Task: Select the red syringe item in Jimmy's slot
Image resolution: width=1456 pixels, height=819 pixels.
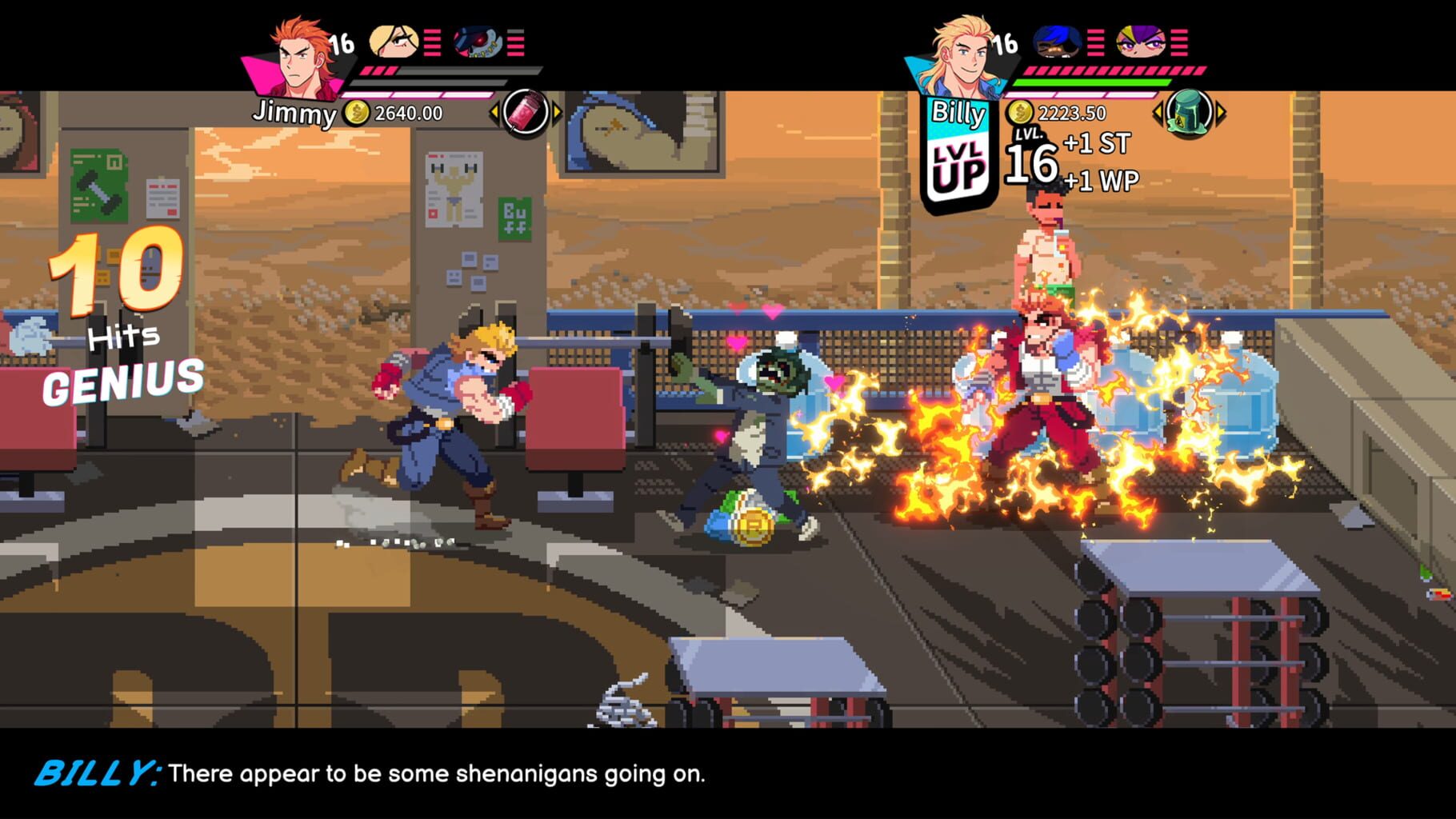Action: pyautogui.click(x=523, y=112)
